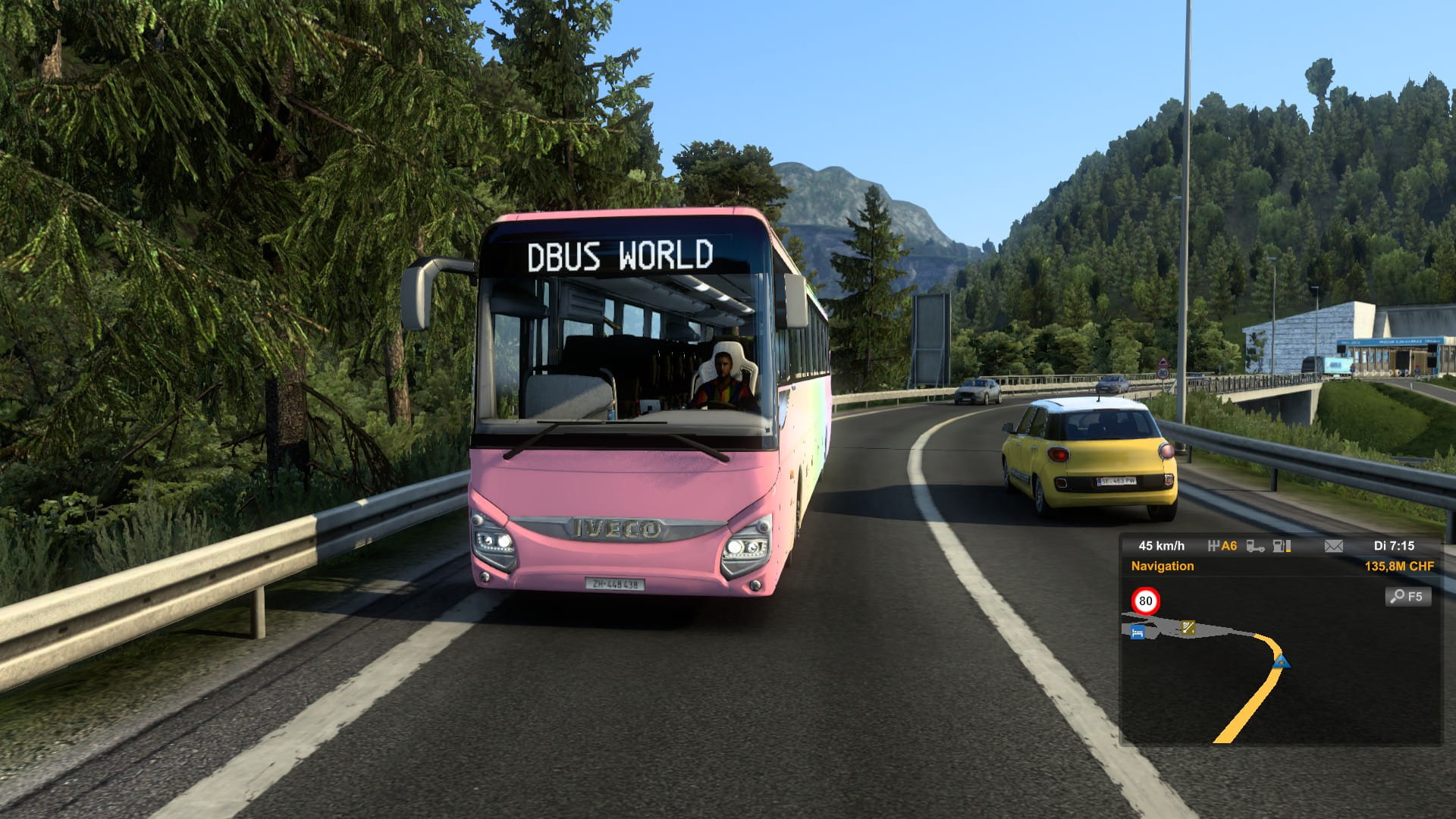Click the blue player arrow on the map
Image resolution: width=1456 pixels, height=819 pixels.
coord(1281,661)
